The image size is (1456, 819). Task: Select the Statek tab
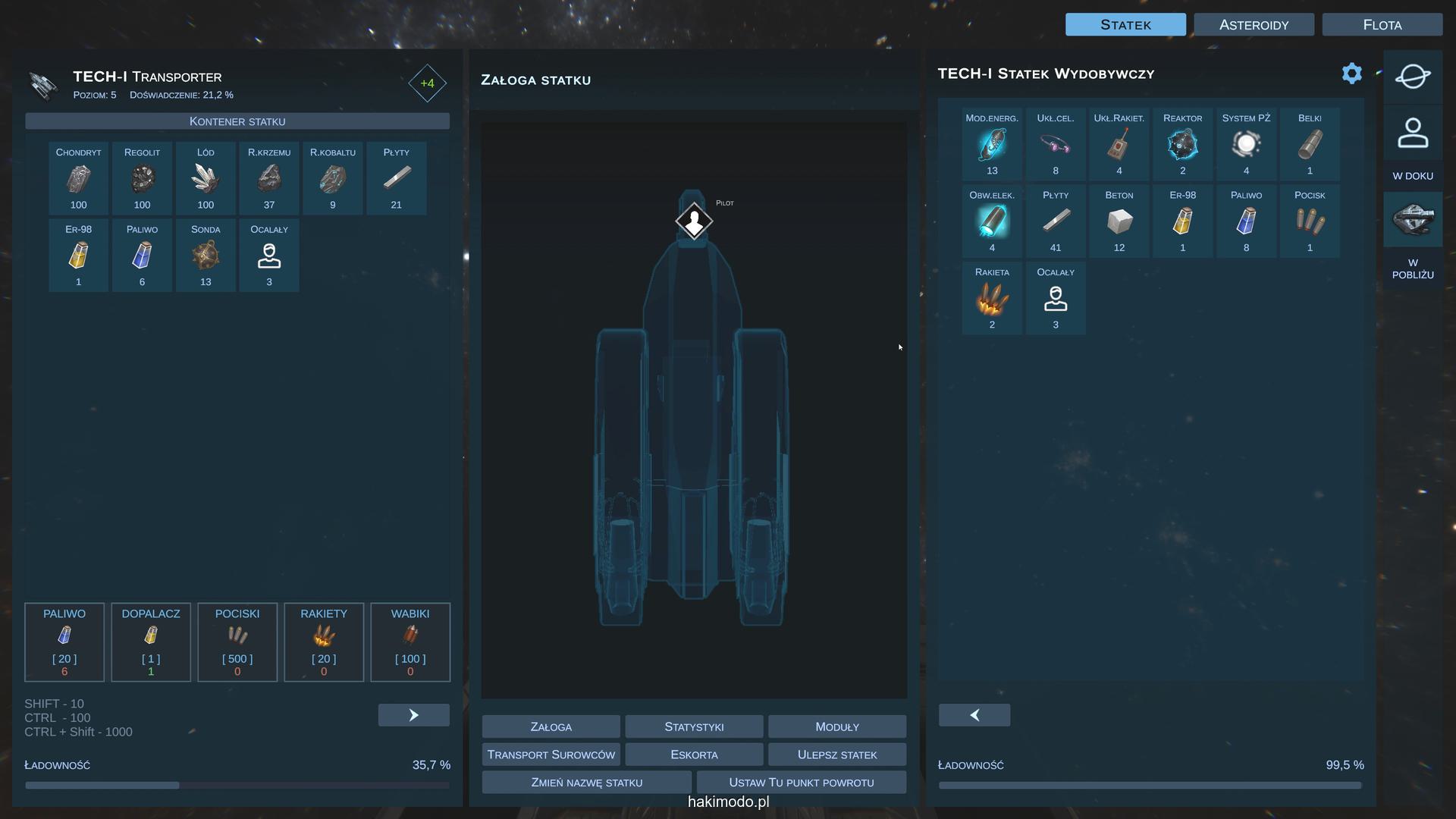click(x=1125, y=25)
